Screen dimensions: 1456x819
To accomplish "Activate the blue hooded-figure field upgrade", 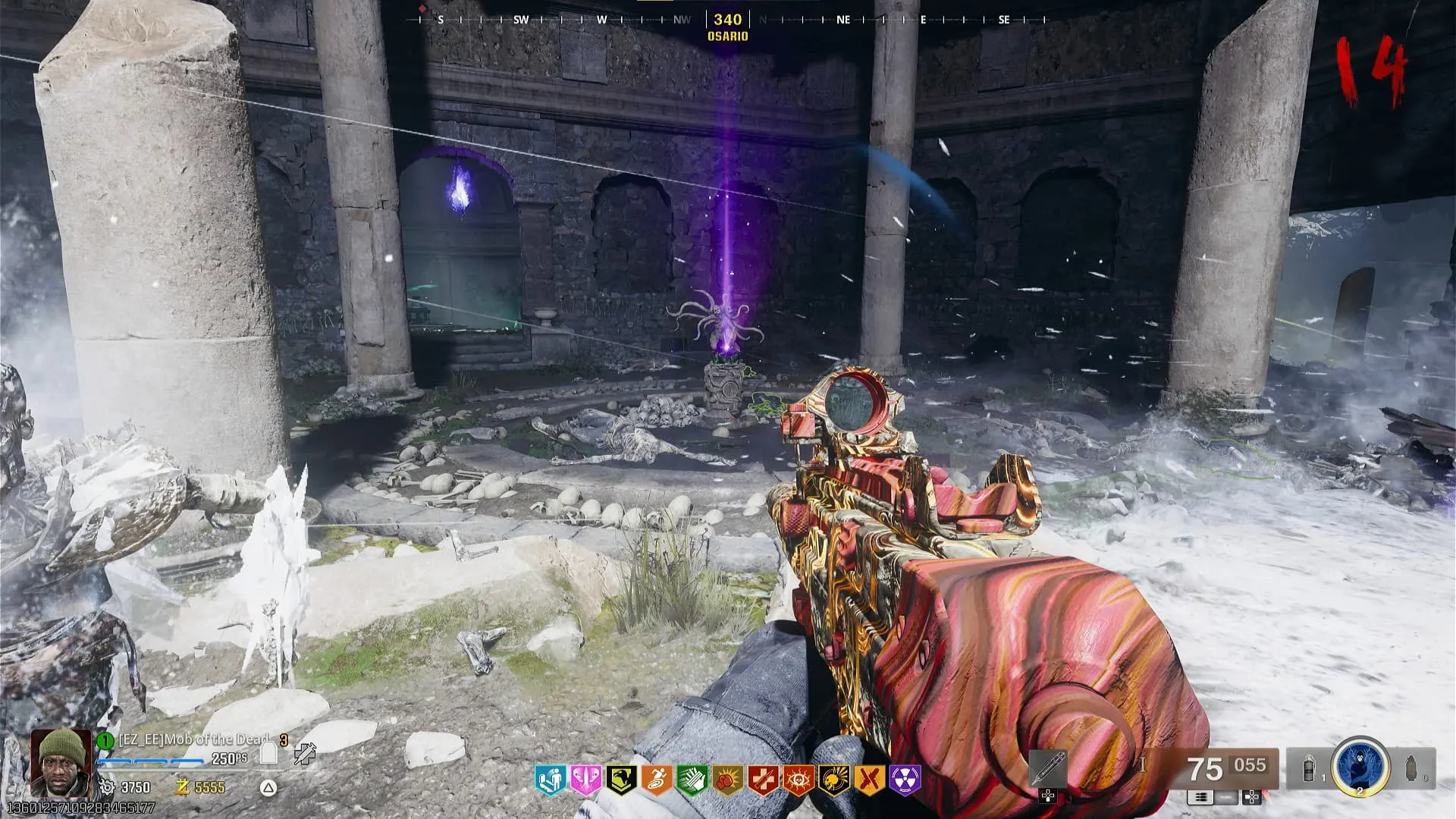I will (x=1360, y=766).
